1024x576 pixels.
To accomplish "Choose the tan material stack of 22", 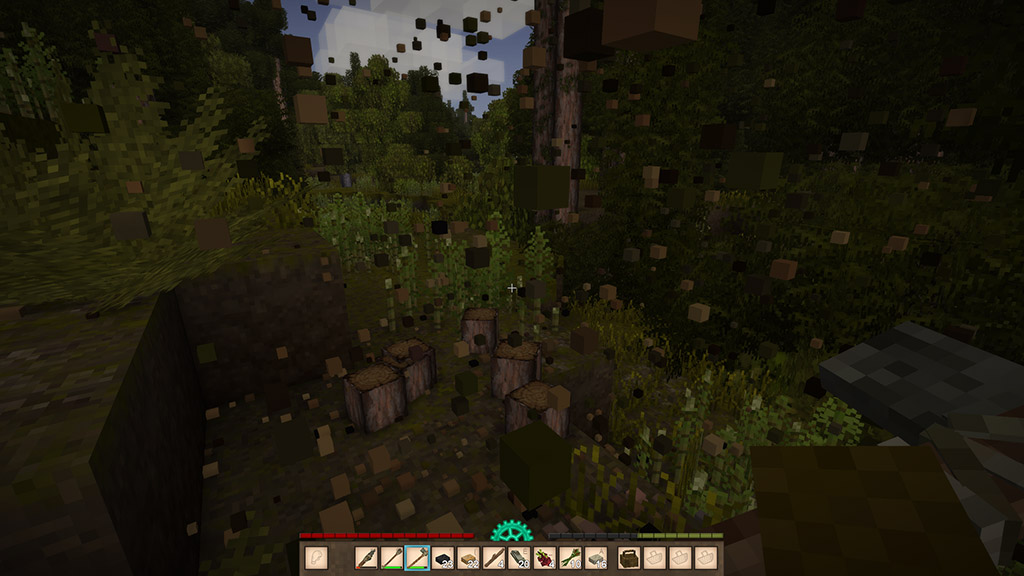I will click(468, 558).
